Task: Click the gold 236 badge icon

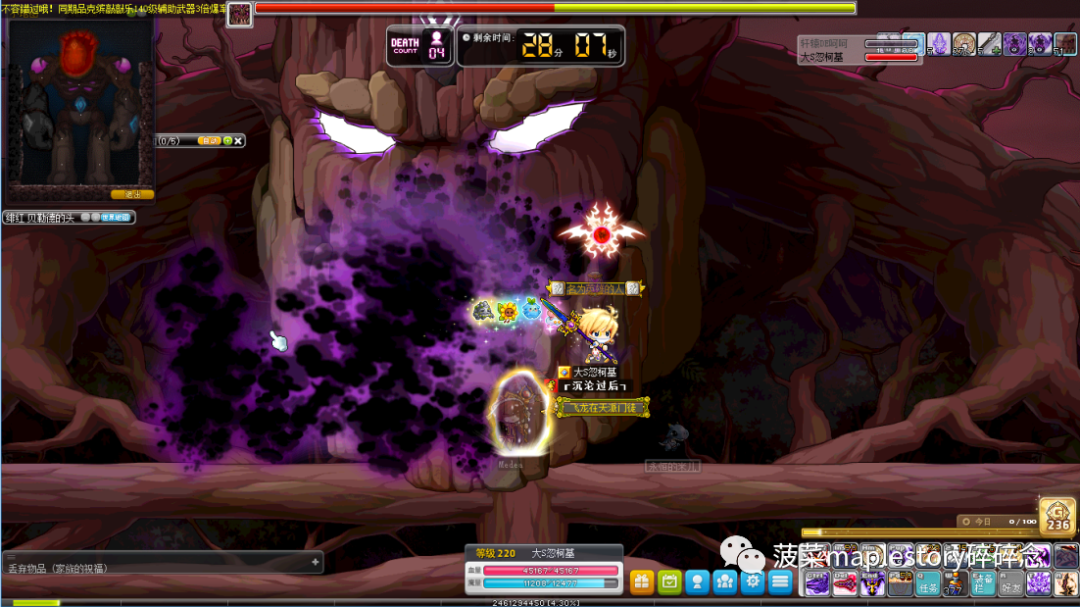Action: point(1058,516)
